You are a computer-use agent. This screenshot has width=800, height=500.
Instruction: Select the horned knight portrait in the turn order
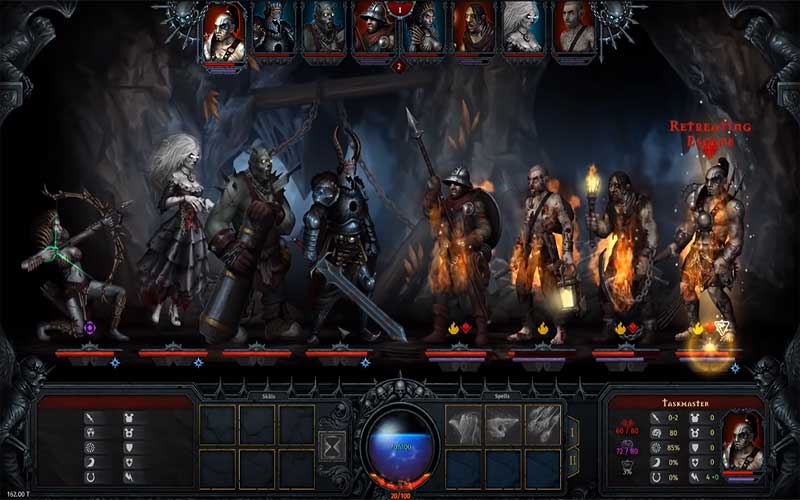click(272, 27)
